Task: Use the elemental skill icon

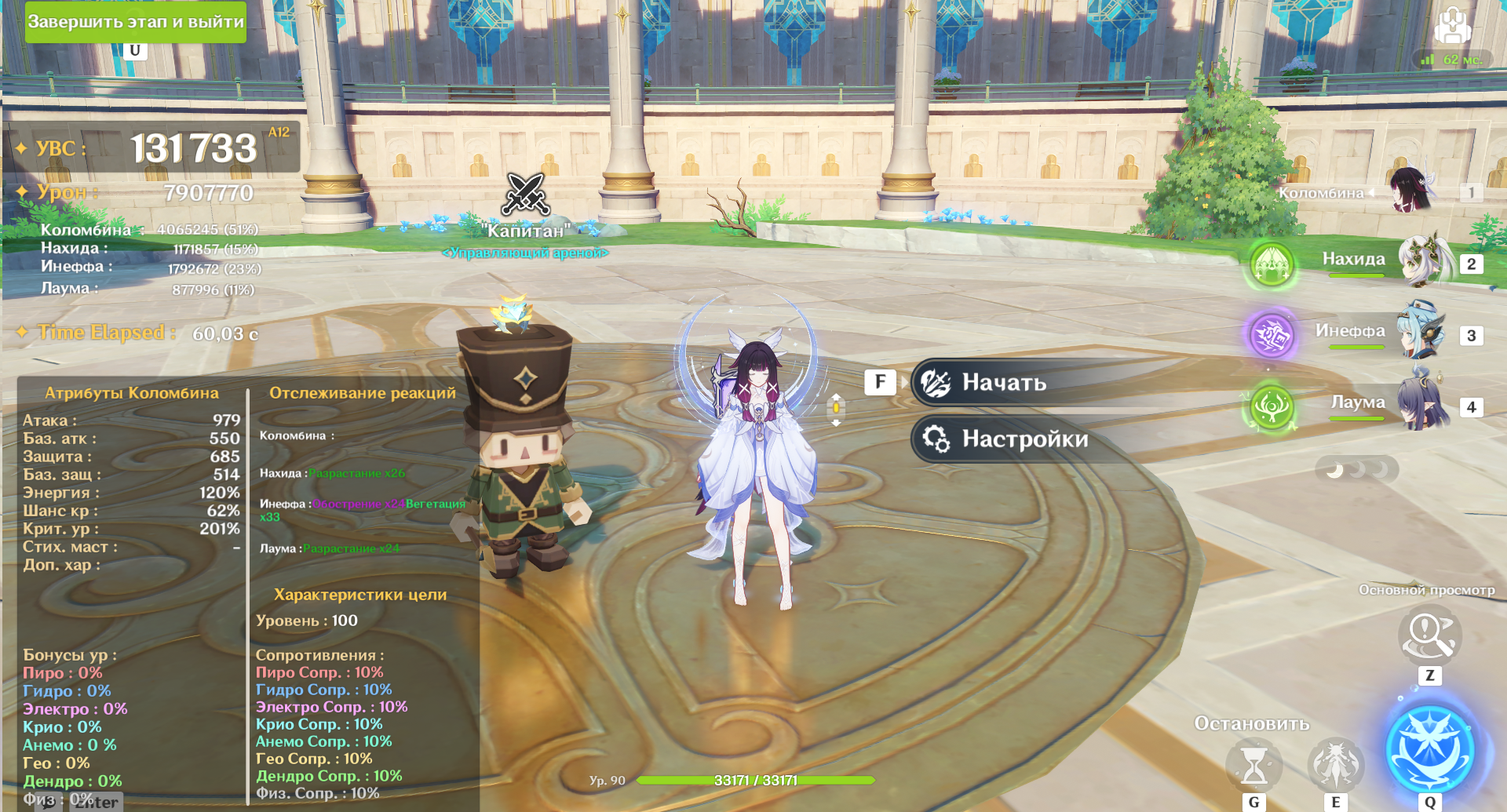Action: (x=1335, y=763)
